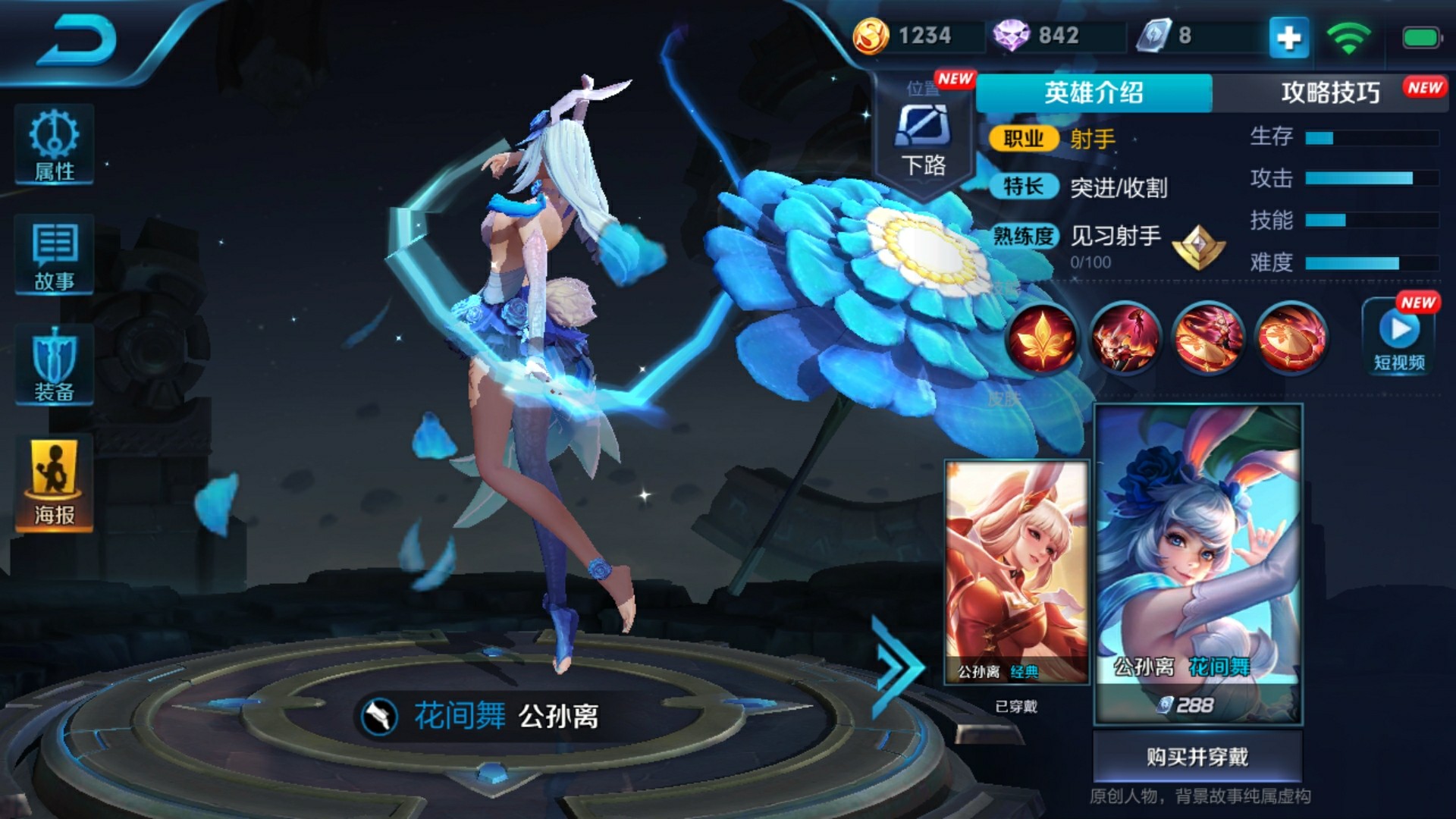
Task: Click the sneaker icon beside 花间舞 name
Action: [379, 717]
